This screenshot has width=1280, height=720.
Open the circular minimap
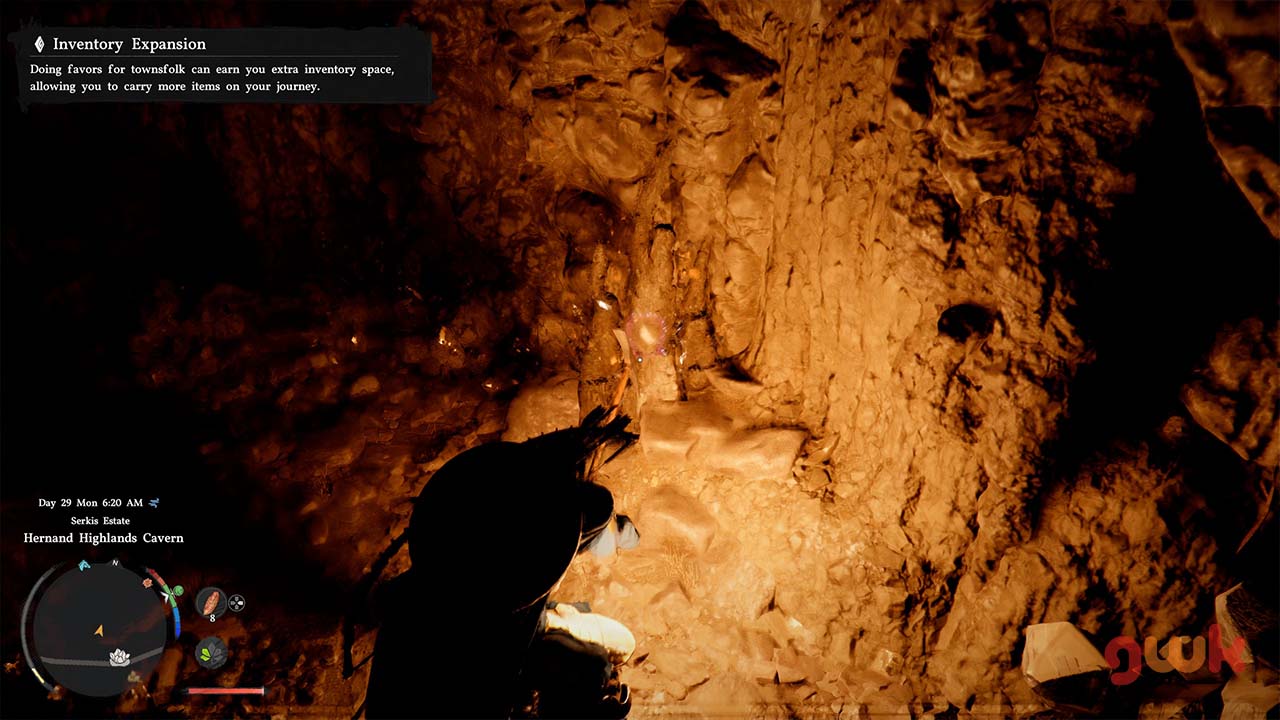pos(99,627)
